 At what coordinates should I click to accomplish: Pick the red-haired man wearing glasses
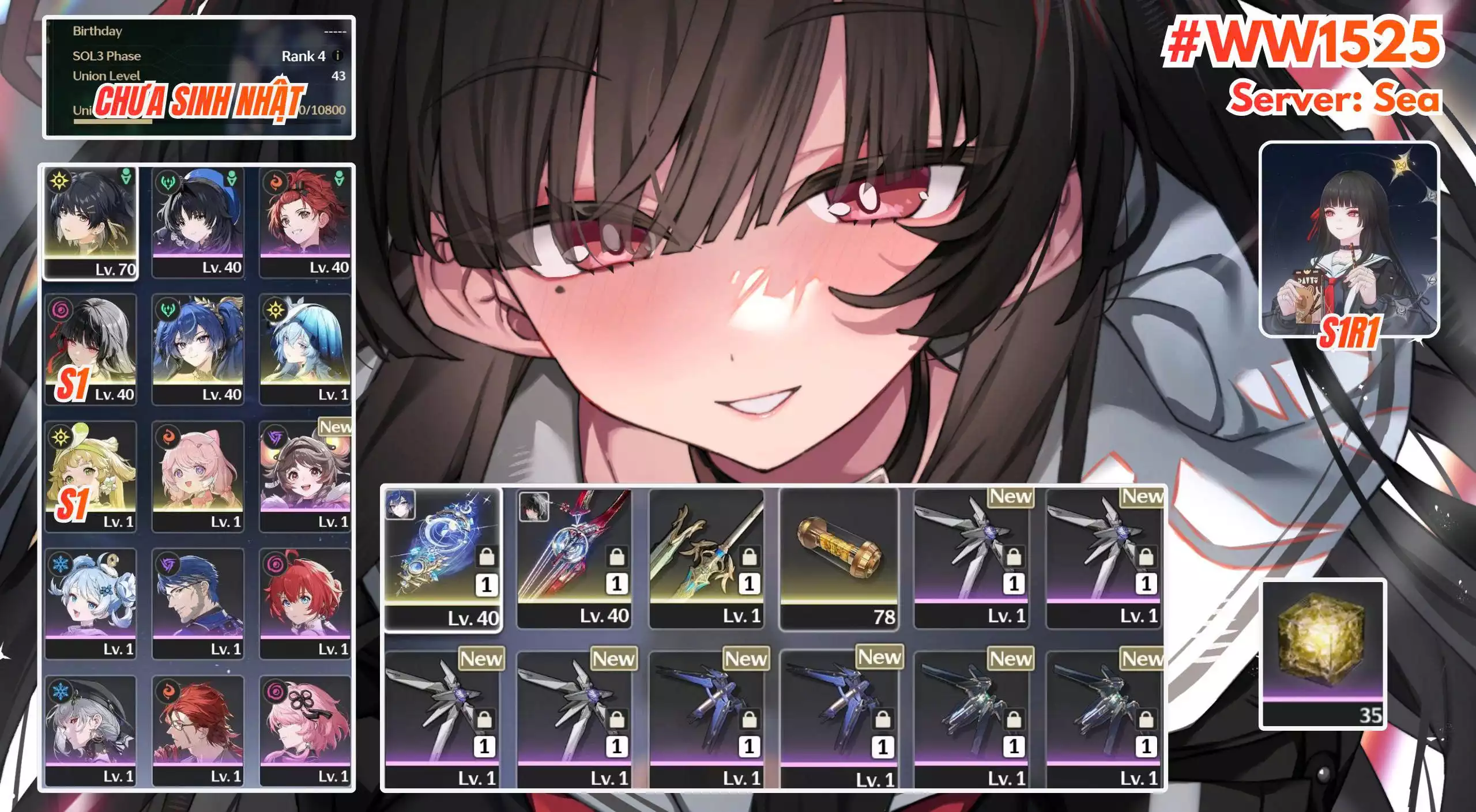click(198, 730)
